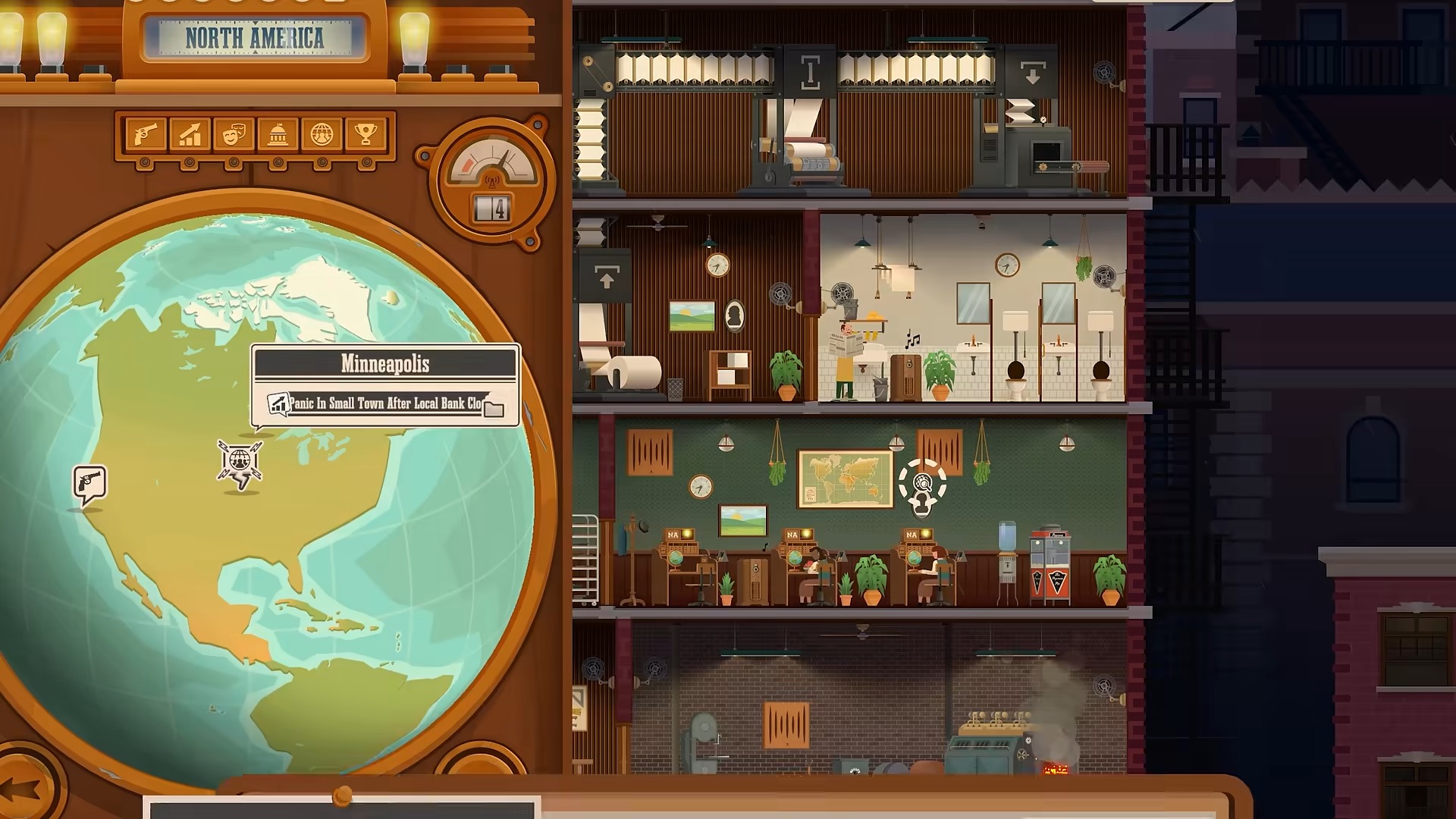This screenshot has height=819, width=1456.
Task: Select the revolver crime category filter
Action: tap(145, 135)
